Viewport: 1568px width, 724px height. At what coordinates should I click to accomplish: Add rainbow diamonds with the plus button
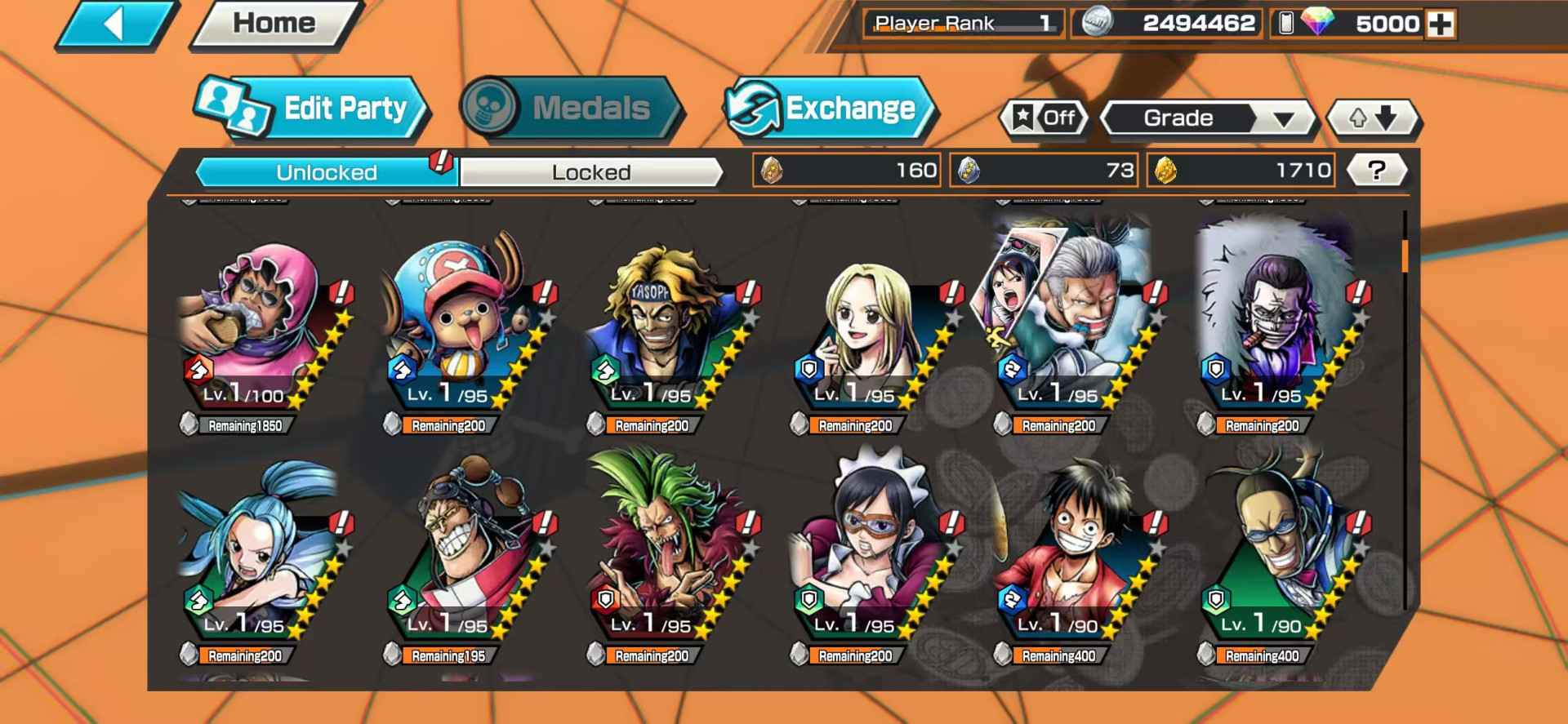click(x=1440, y=24)
